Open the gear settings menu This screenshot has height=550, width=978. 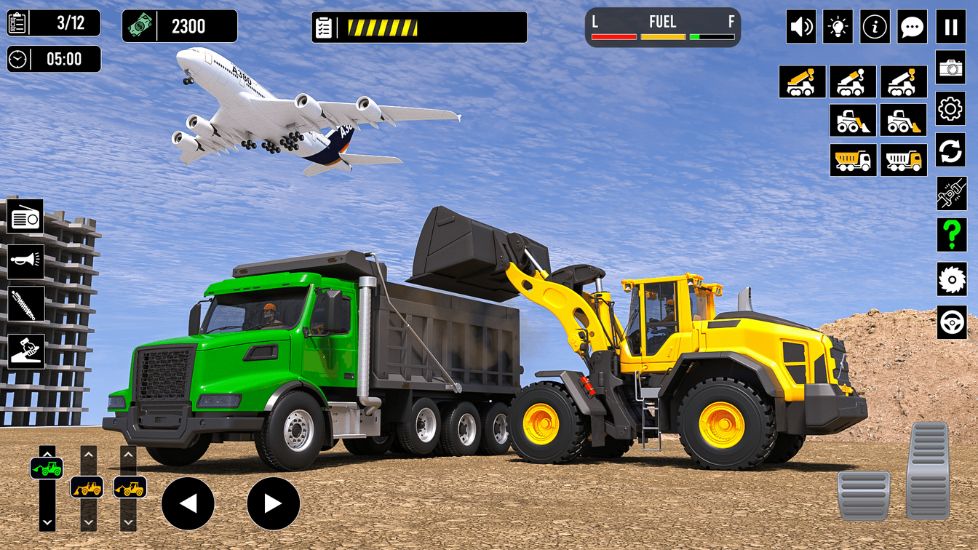click(950, 109)
